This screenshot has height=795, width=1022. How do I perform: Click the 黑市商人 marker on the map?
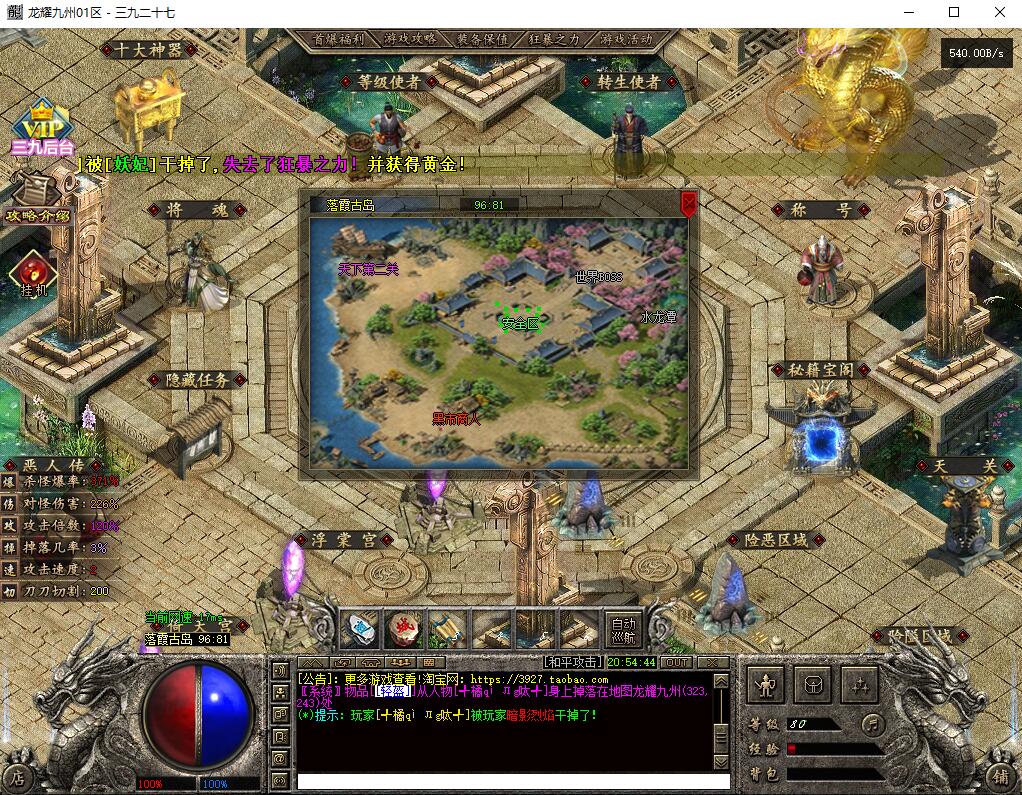pyautogui.click(x=456, y=419)
